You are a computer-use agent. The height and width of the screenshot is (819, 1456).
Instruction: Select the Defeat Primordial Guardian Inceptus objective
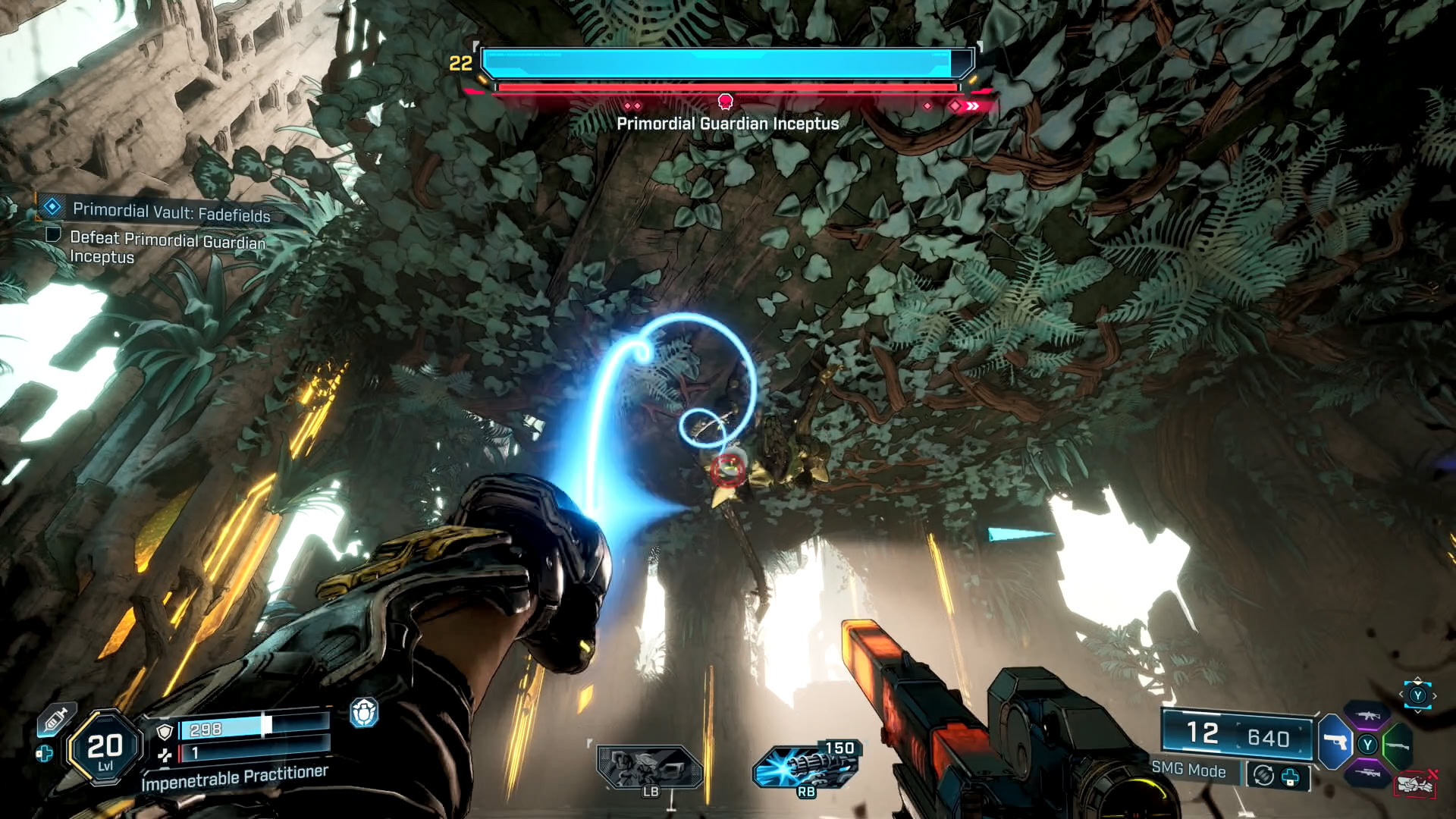pos(167,247)
